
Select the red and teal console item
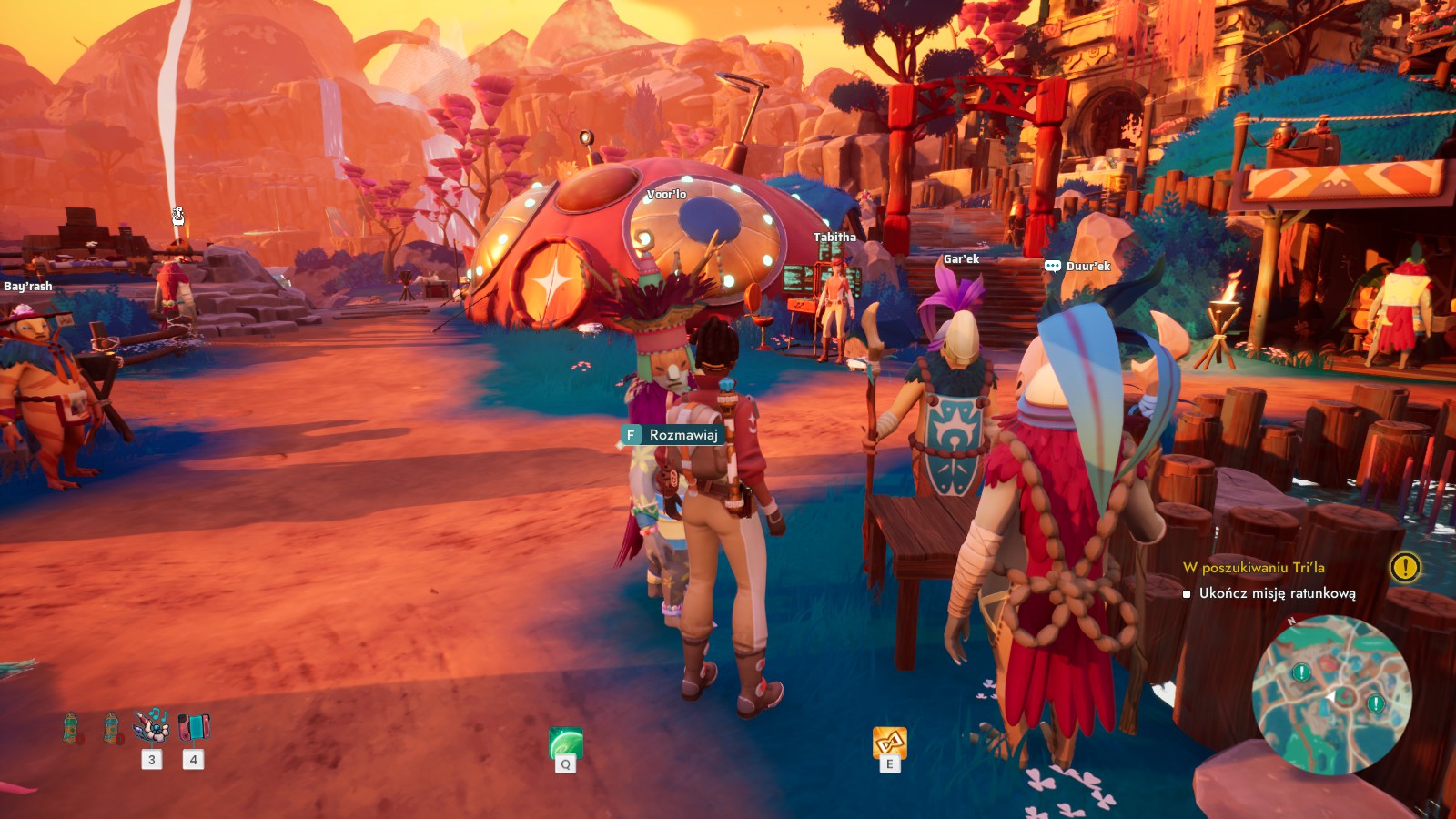pos(193,726)
